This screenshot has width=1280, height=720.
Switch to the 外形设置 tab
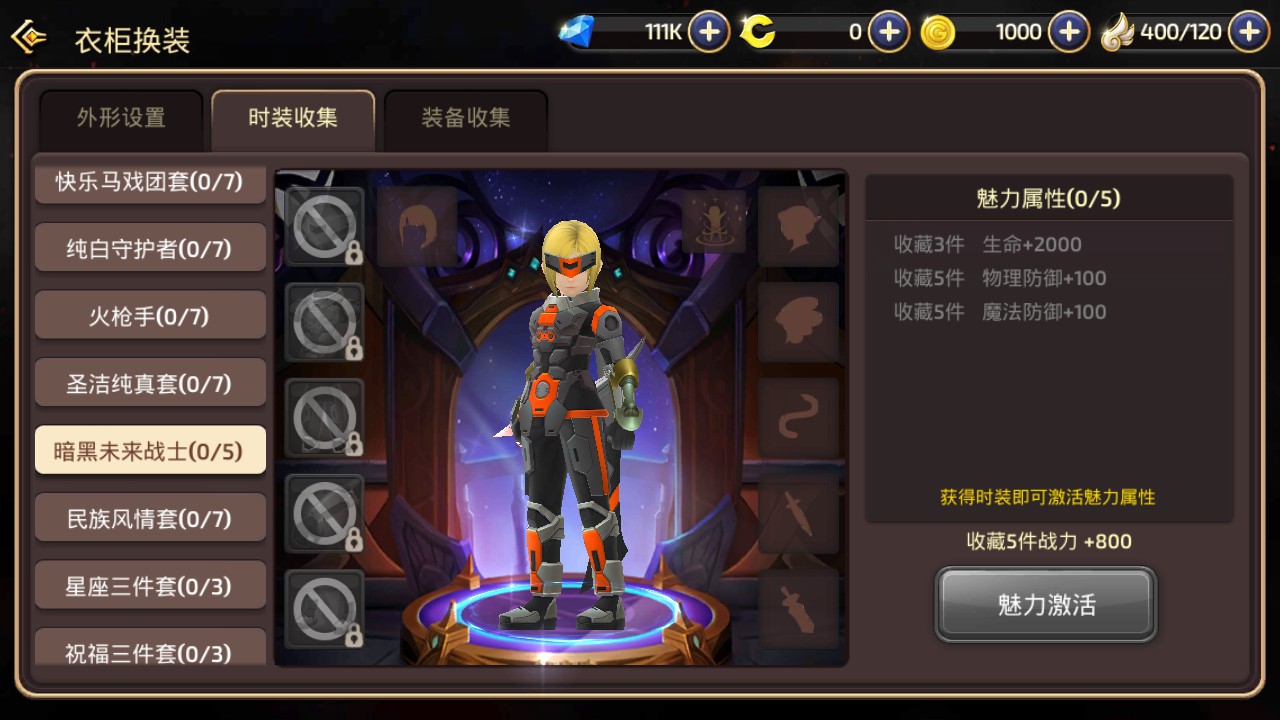coord(120,116)
